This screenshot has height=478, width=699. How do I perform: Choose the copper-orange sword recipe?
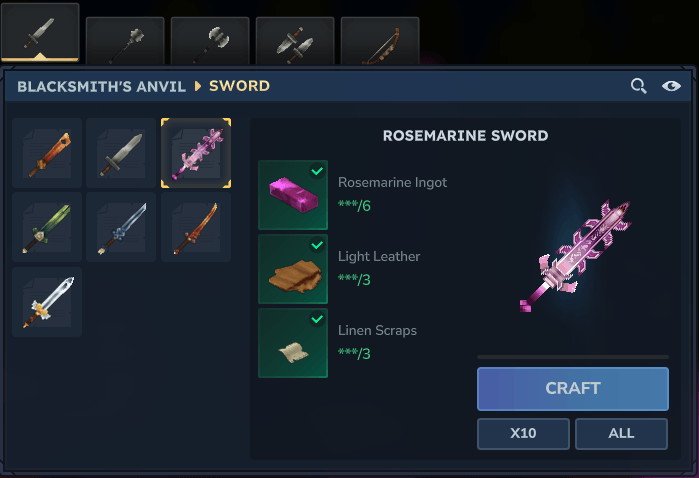click(x=47, y=153)
